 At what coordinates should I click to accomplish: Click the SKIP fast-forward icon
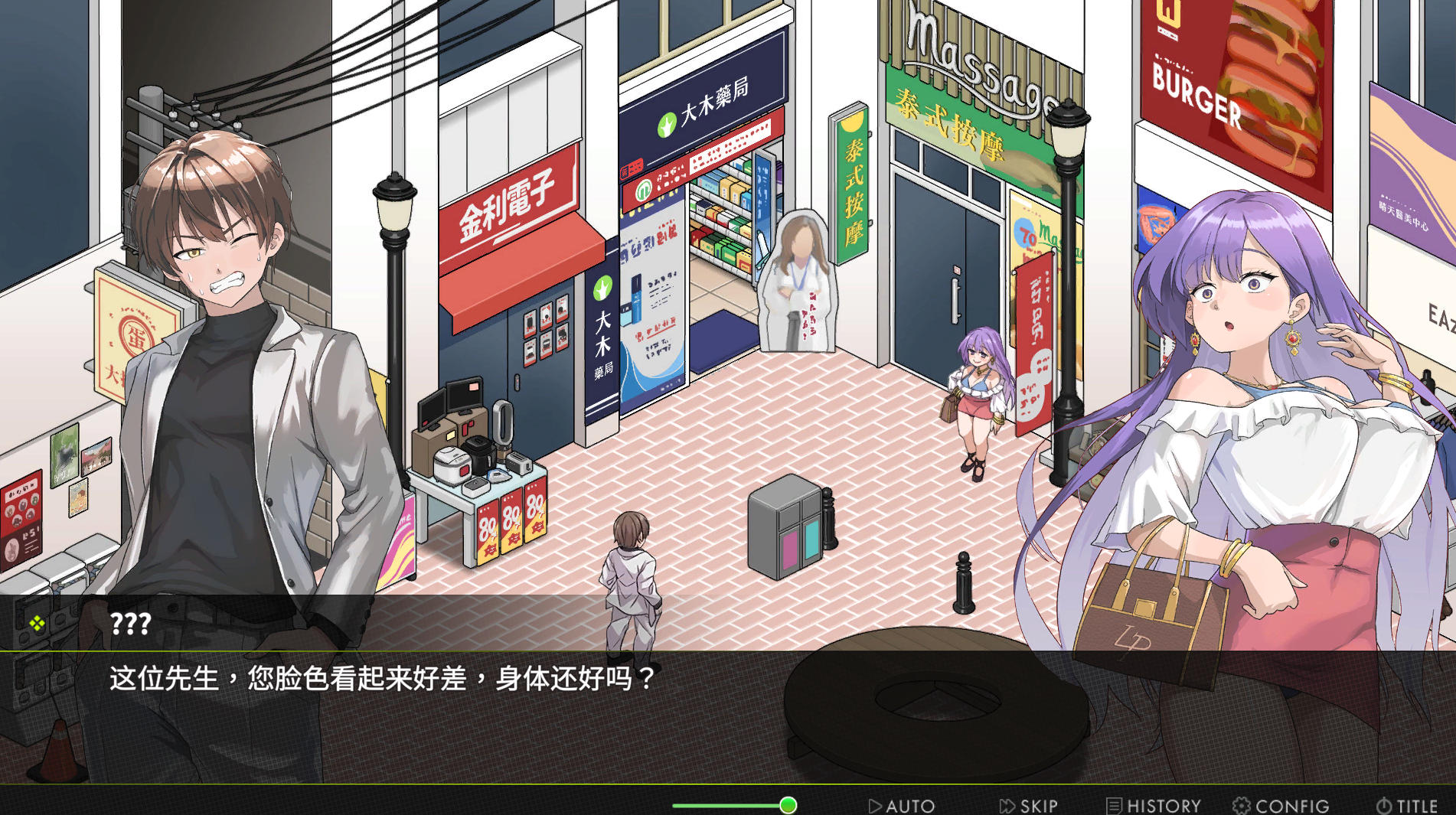pos(1007,805)
